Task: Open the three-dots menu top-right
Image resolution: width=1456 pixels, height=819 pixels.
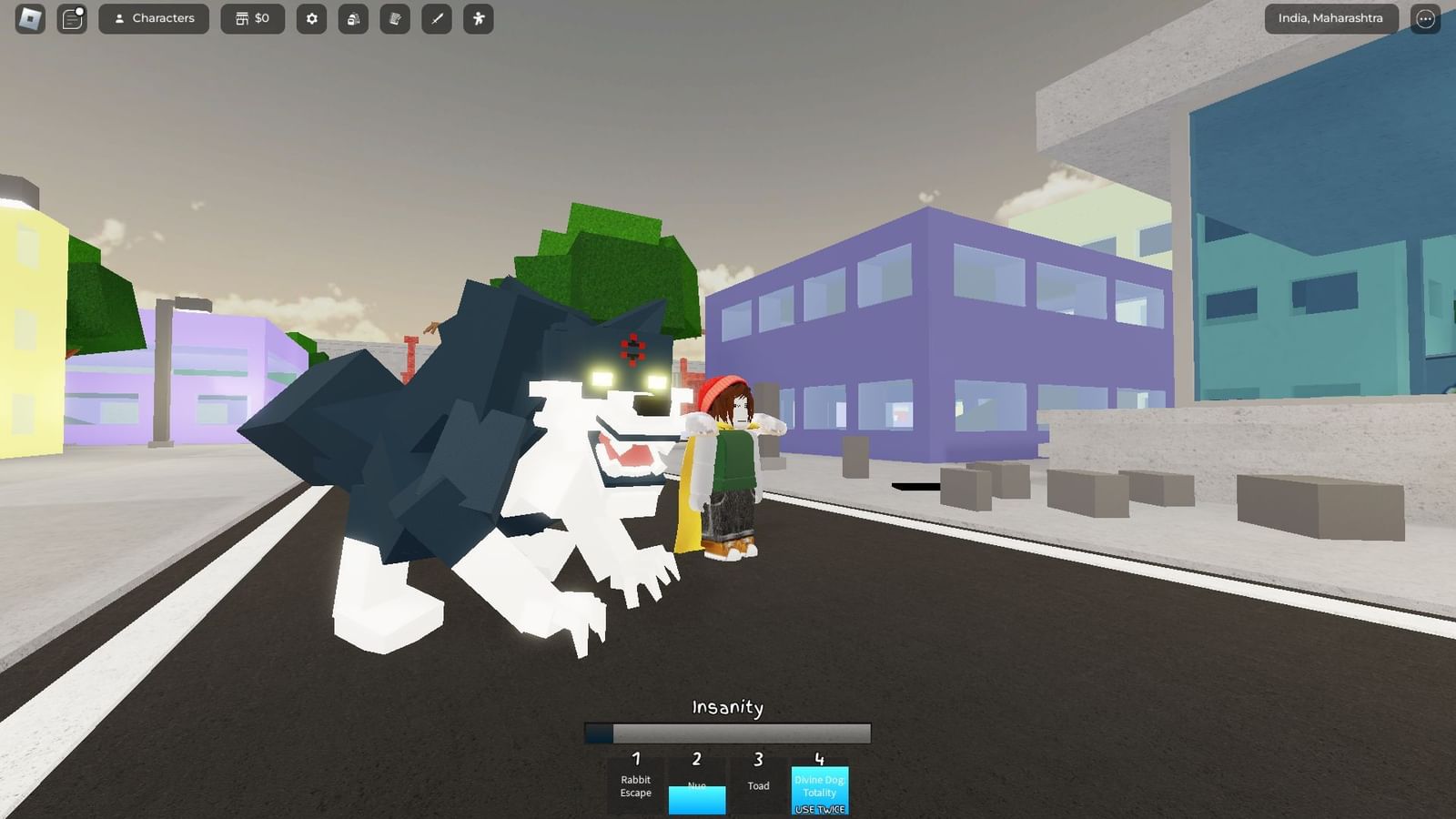Action: point(1424,18)
